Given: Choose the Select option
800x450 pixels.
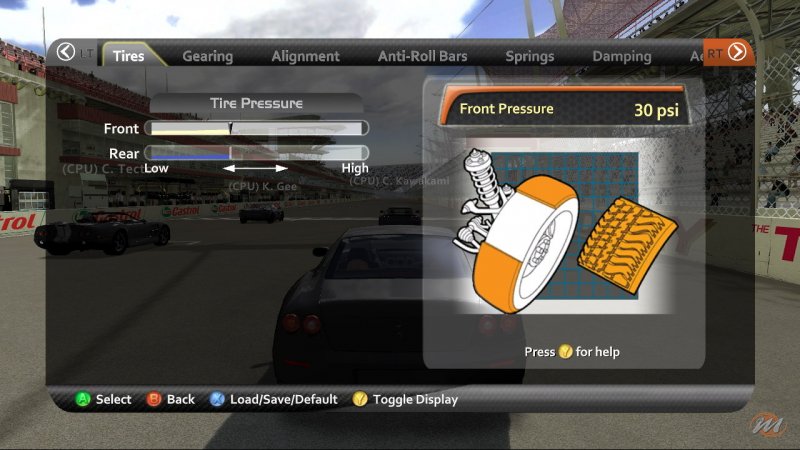Looking at the screenshot, I should click(x=104, y=399).
